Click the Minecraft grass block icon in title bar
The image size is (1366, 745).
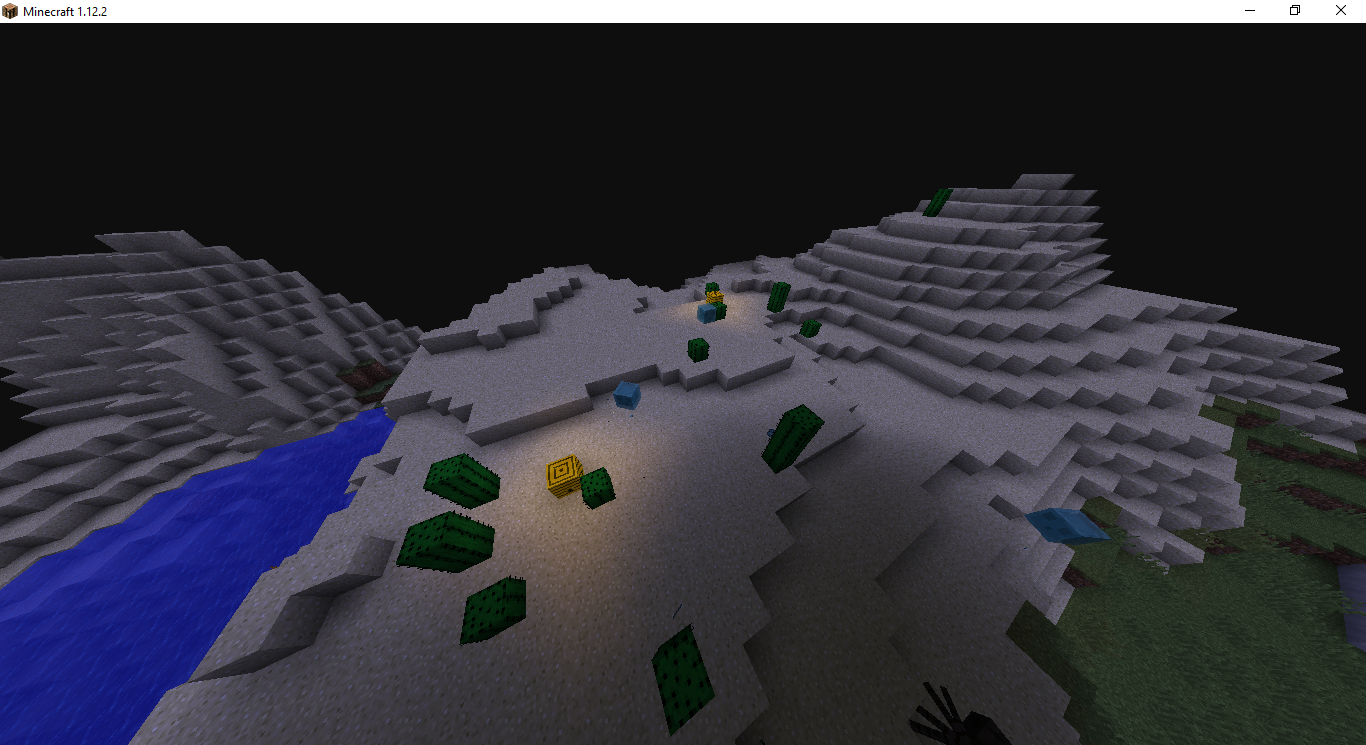10,10
